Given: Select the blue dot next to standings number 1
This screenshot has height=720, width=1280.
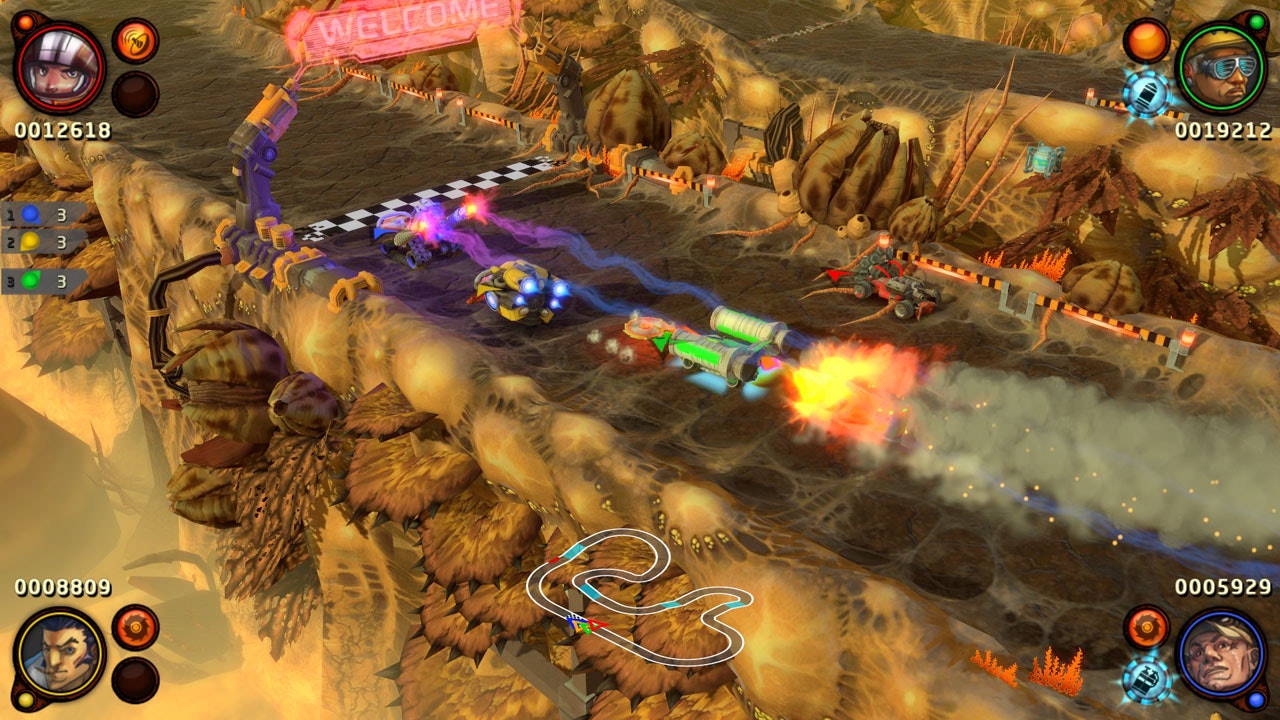Looking at the screenshot, I should (x=31, y=214).
